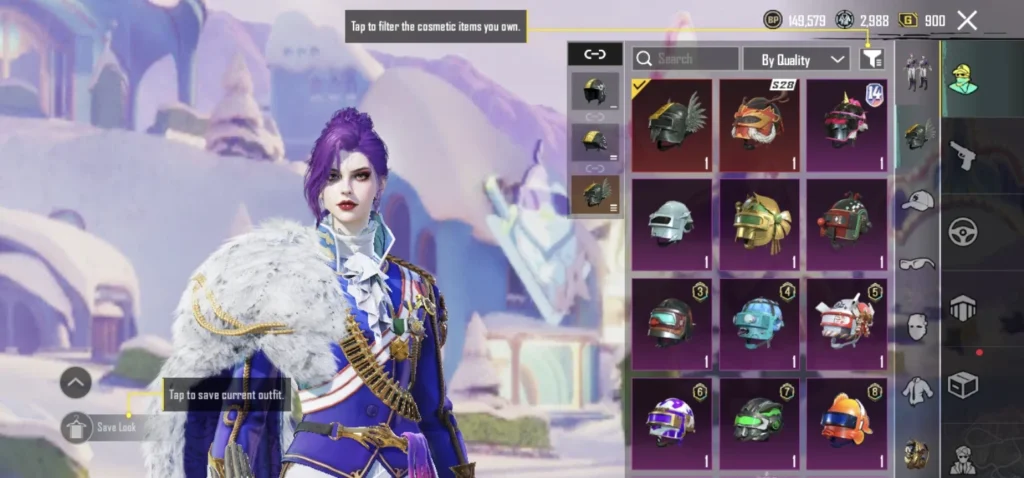Image resolution: width=1024 pixels, height=478 pixels.
Task: Click the Search field for cosmetics
Action: pyautogui.click(x=686, y=59)
